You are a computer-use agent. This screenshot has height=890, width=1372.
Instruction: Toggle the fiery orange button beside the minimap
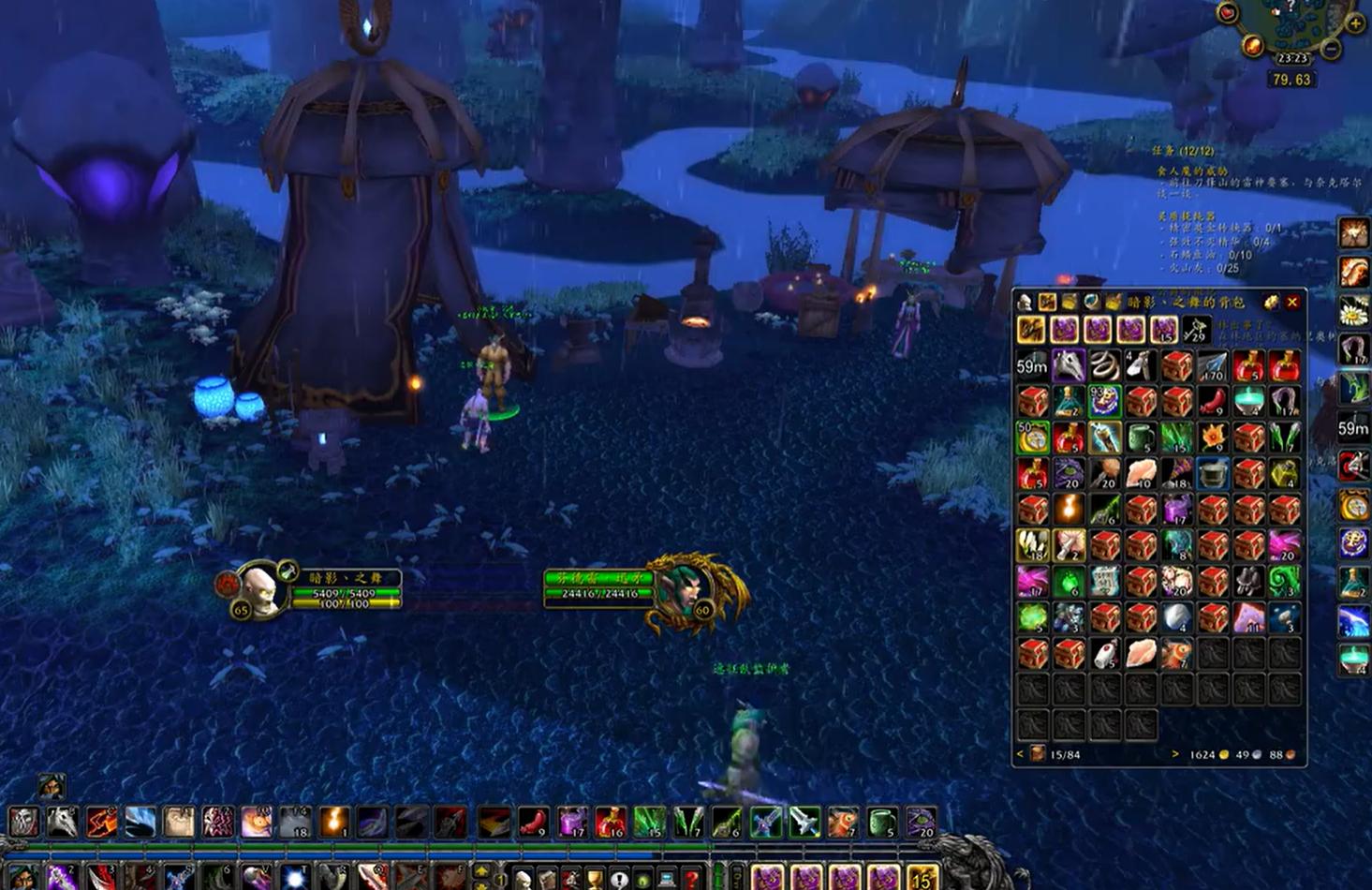click(1253, 46)
